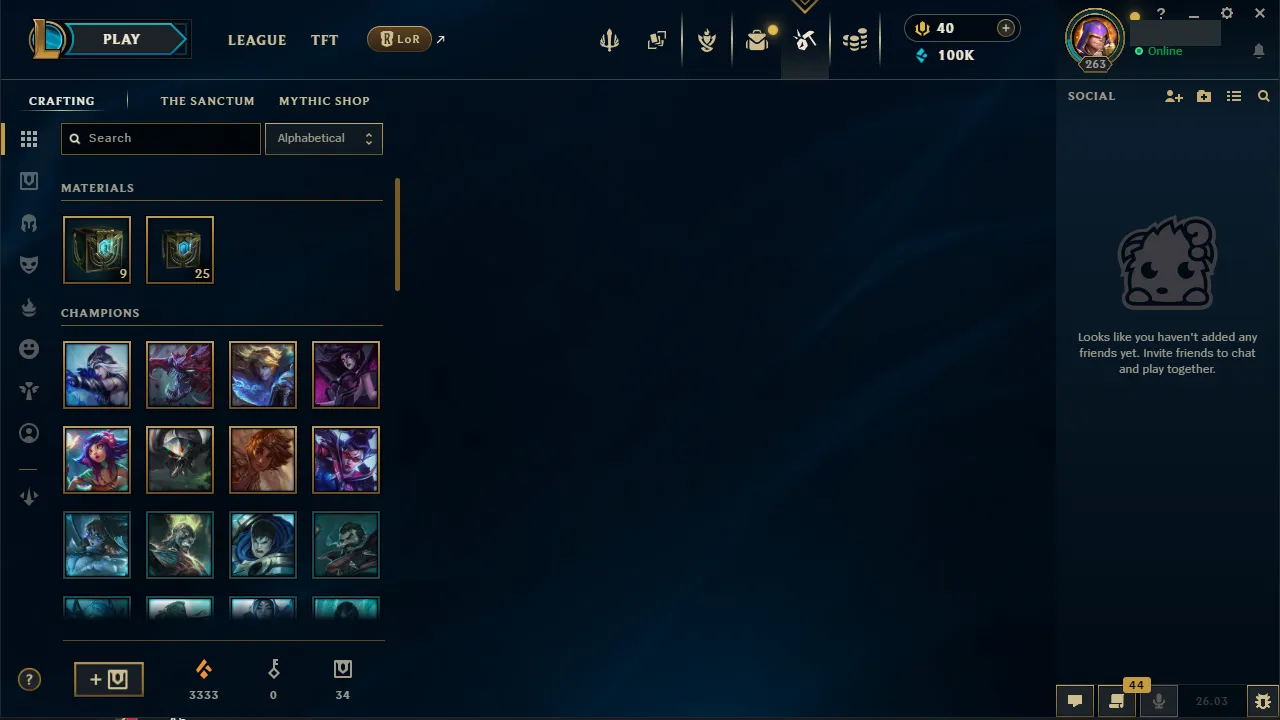The height and width of the screenshot is (720, 1280).
Task: Switch friends list view mode
Action: (1234, 96)
